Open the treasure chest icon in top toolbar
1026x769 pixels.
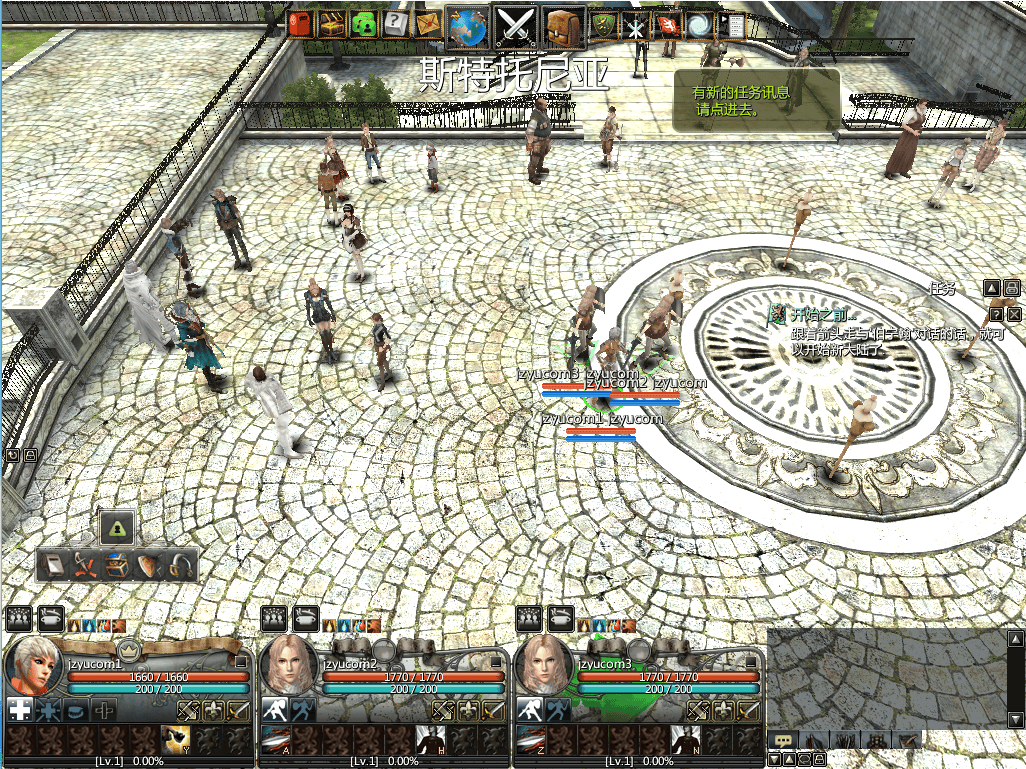[x=332, y=24]
